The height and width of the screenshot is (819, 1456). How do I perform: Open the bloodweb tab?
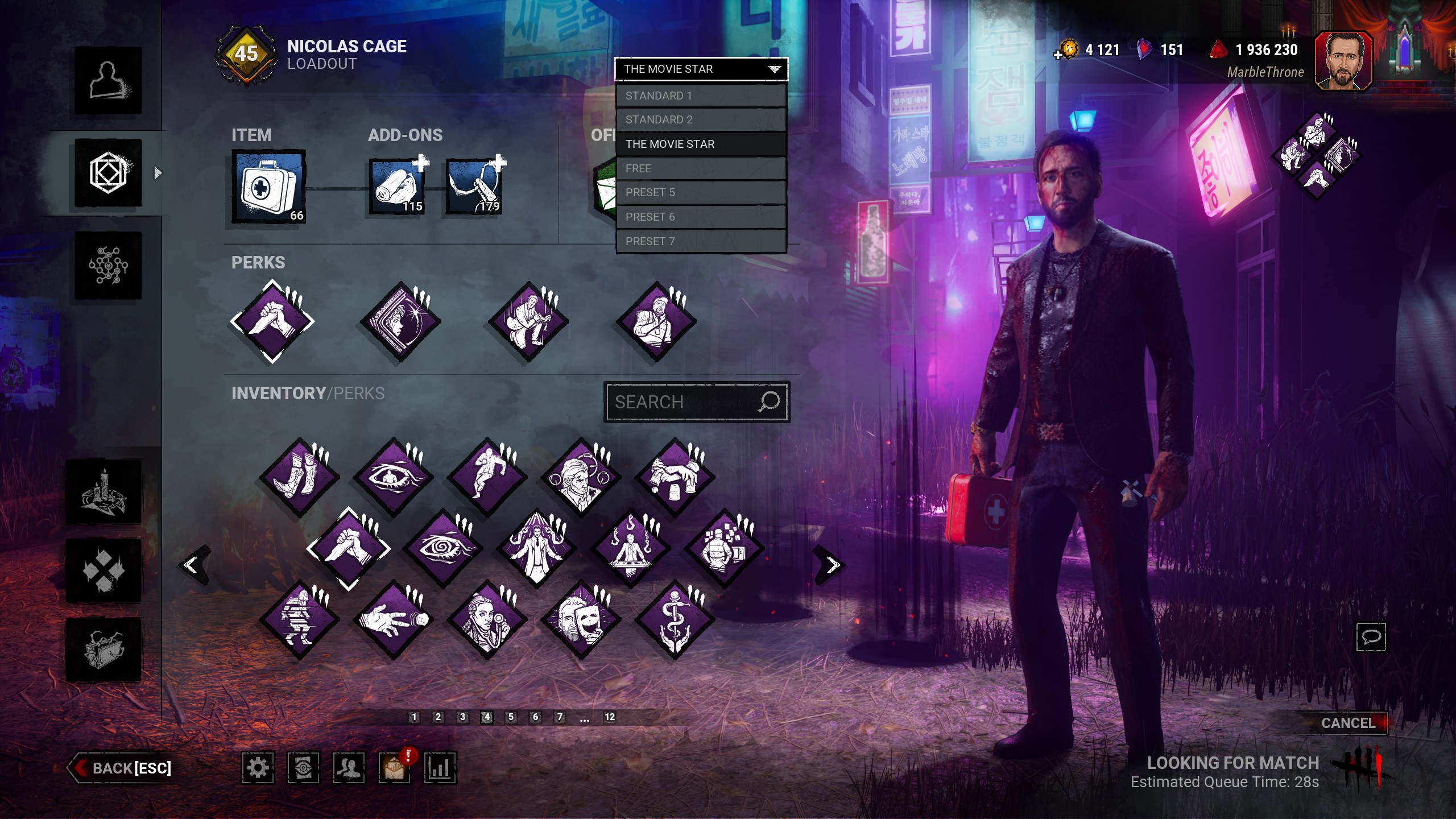108,266
